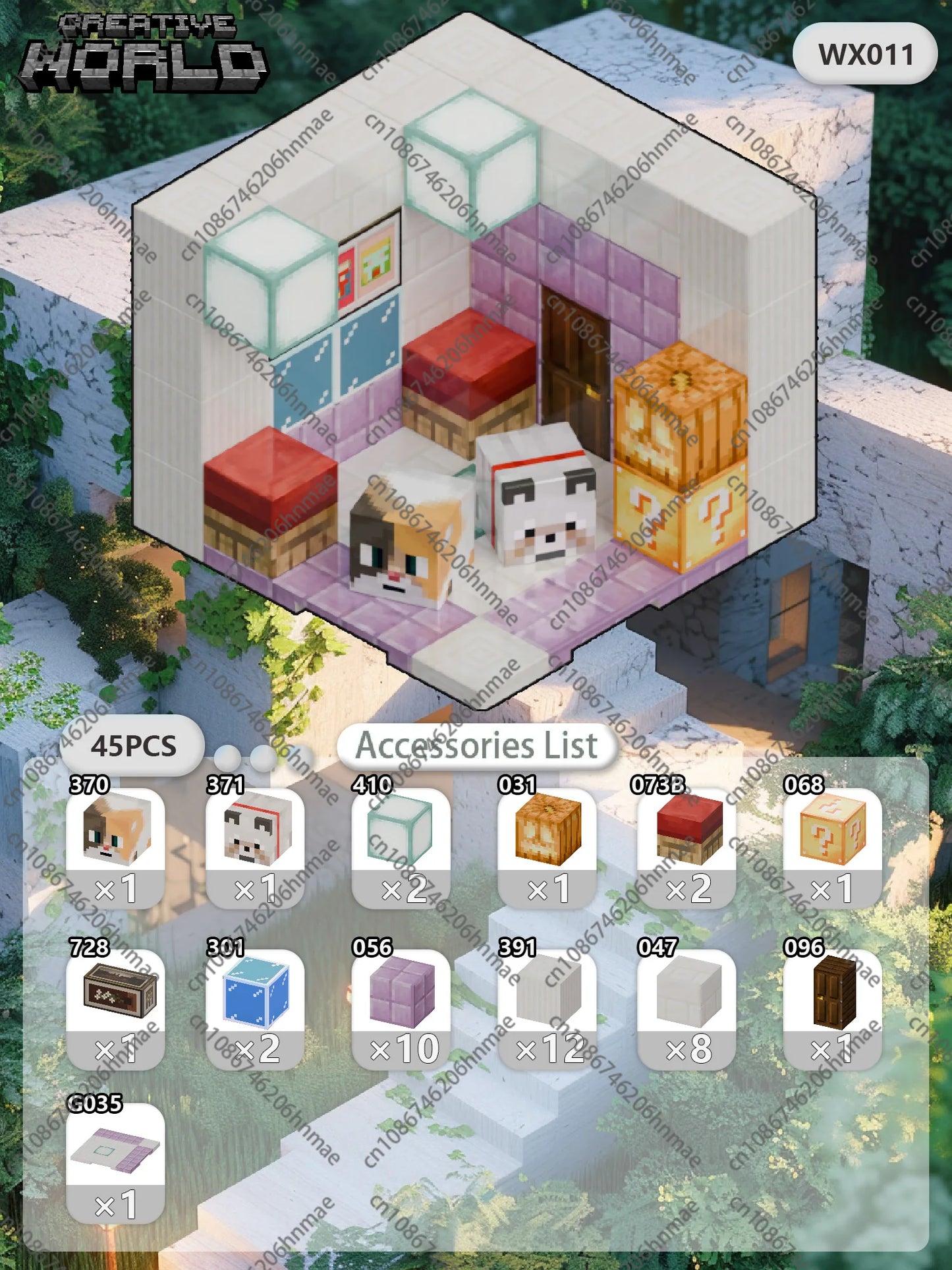Open the Accessories List header
Image resolution: width=952 pixels, height=1270 pixels.
[x=477, y=746]
